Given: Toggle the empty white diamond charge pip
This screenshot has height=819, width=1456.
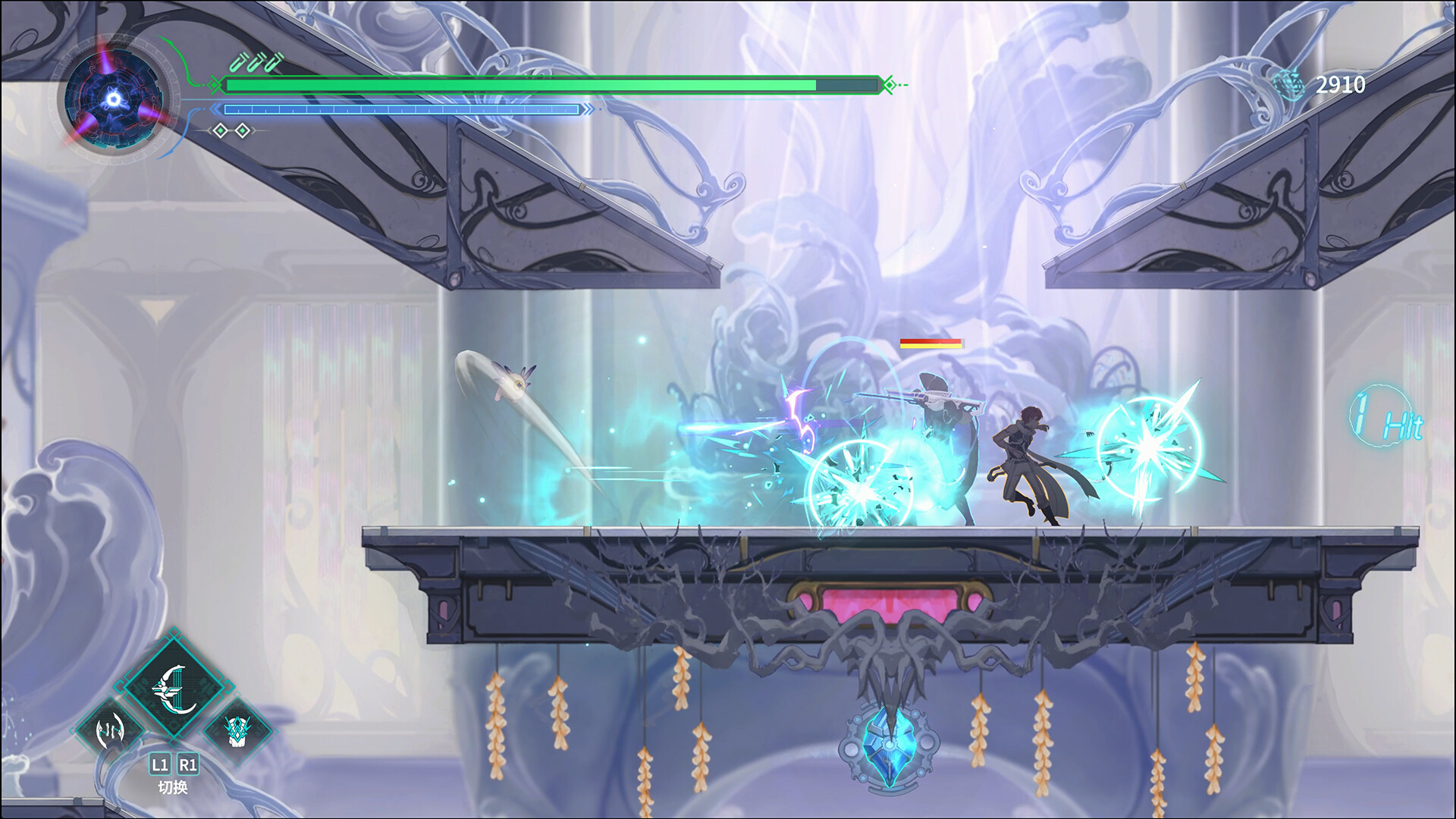Looking at the screenshot, I should click(242, 130).
